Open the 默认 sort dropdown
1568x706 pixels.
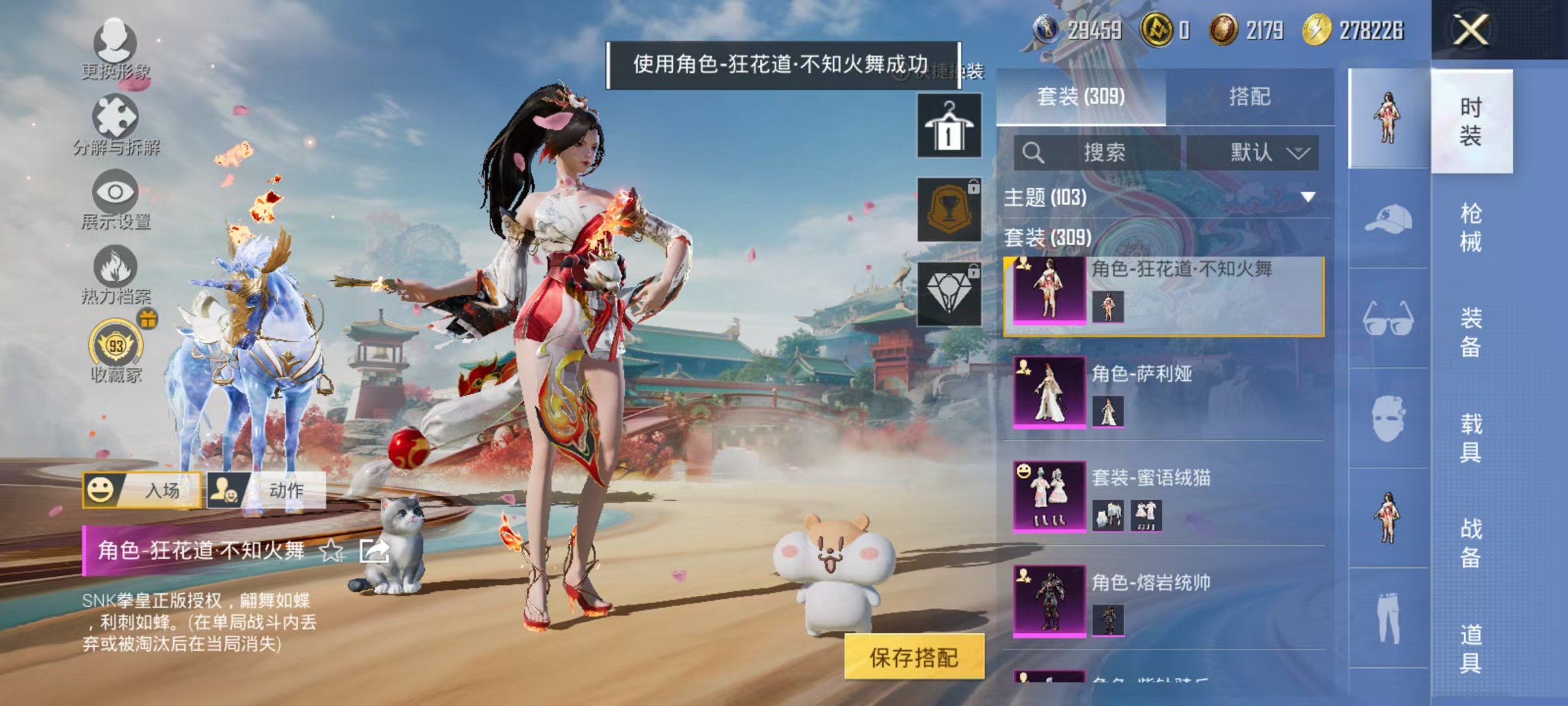(x=1262, y=152)
